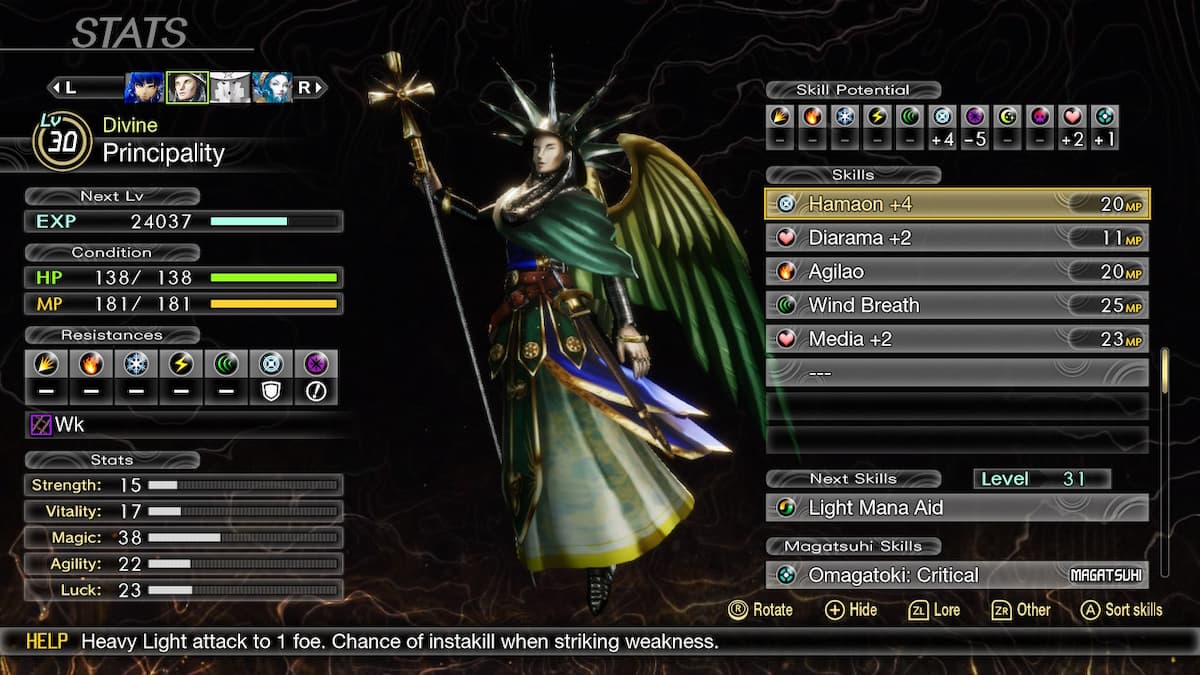
Task: Click the Light skill potential icon (+4)
Action: (x=941, y=117)
